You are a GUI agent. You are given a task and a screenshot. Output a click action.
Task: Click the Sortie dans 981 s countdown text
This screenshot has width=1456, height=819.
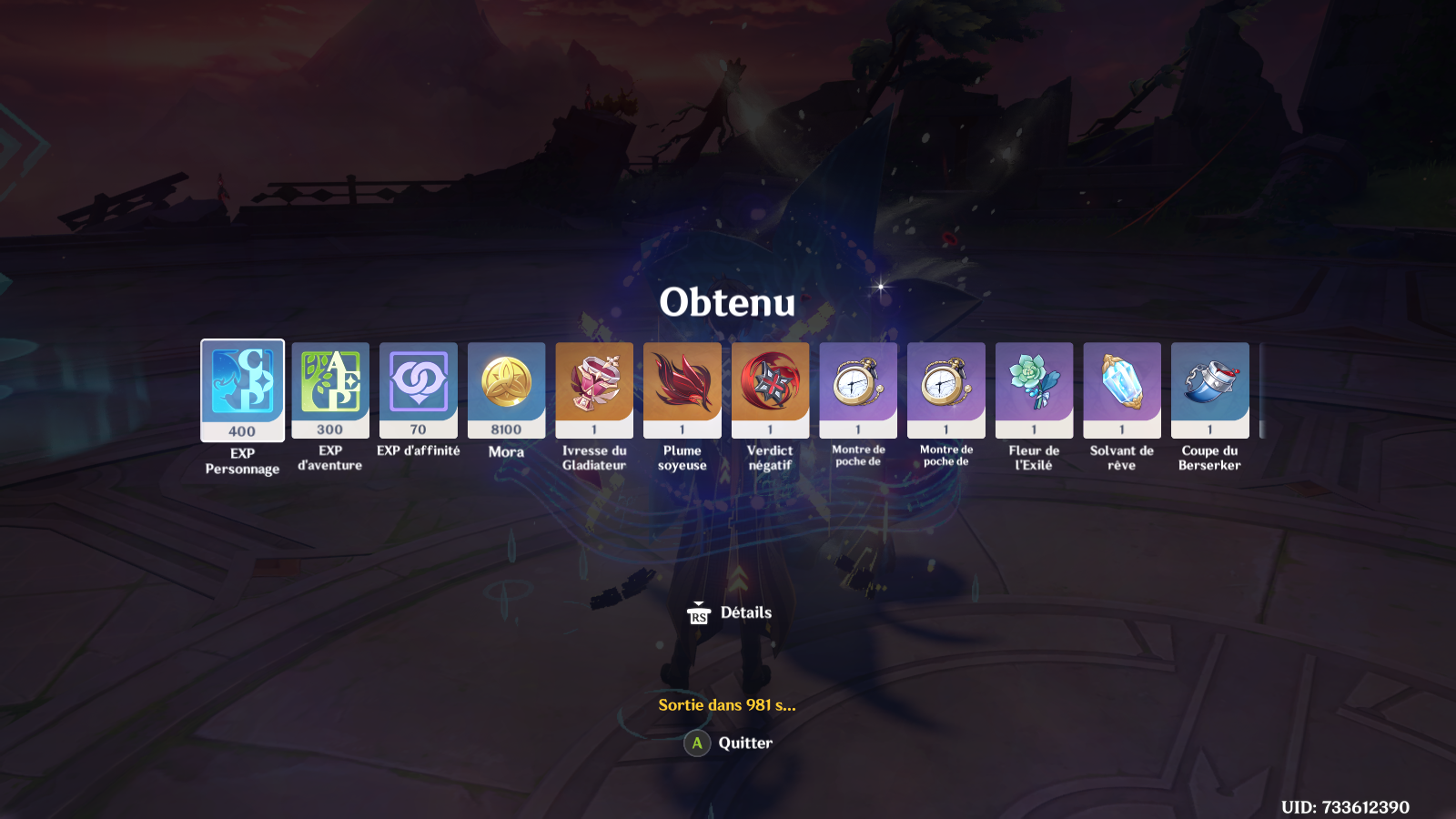pyautogui.click(x=727, y=704)
